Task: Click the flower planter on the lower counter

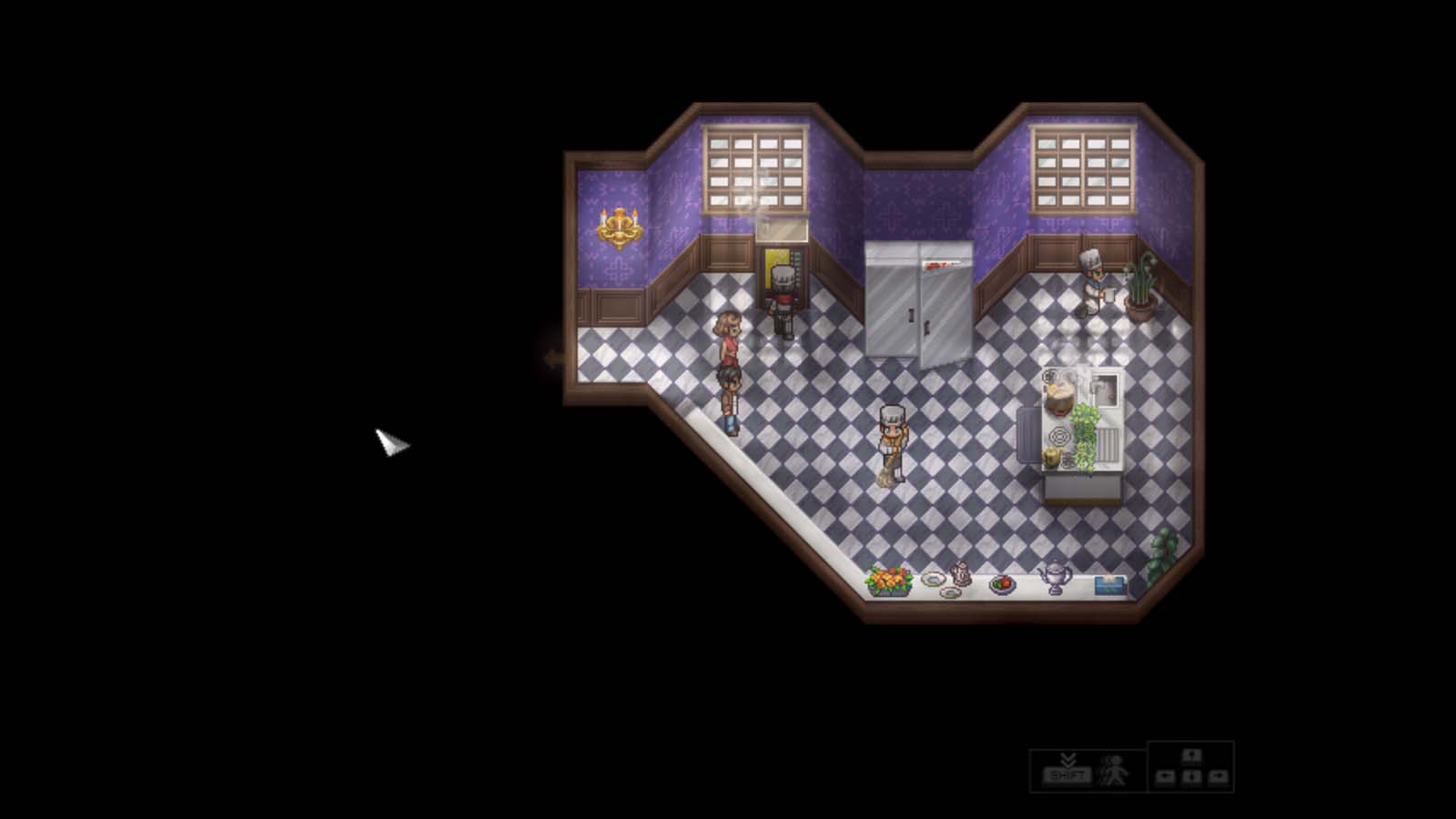Action: 889,581
